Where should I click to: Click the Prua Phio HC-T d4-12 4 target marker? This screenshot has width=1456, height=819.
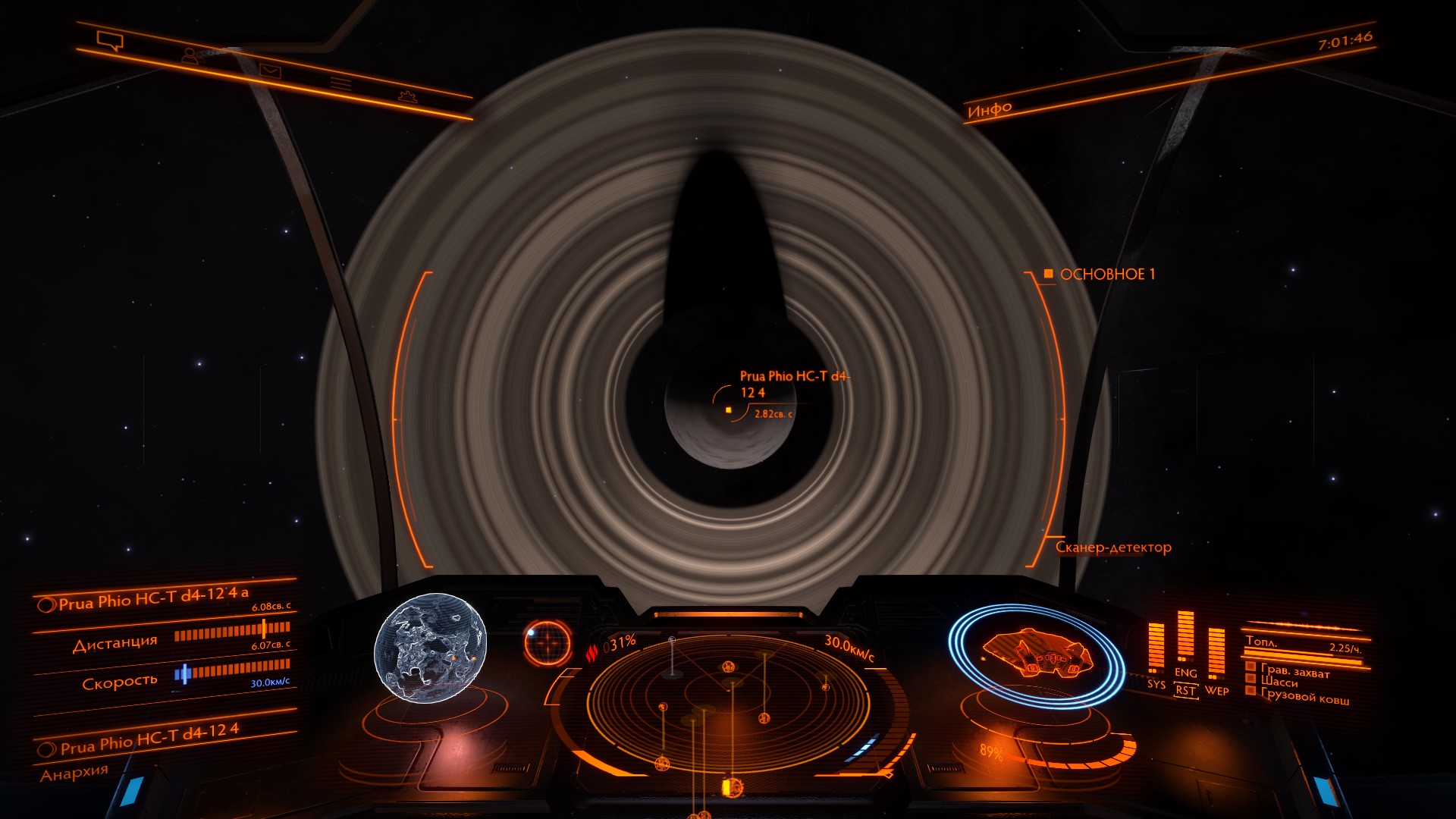click(x=728, y=410)
